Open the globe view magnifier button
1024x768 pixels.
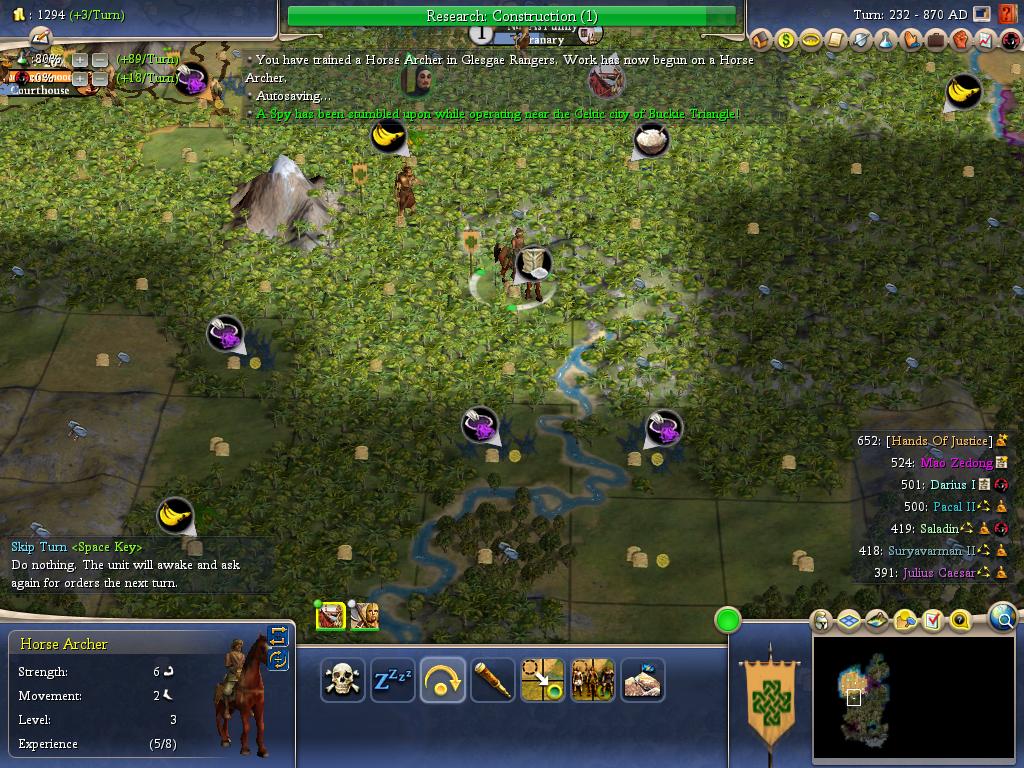tap(1003, 619)
